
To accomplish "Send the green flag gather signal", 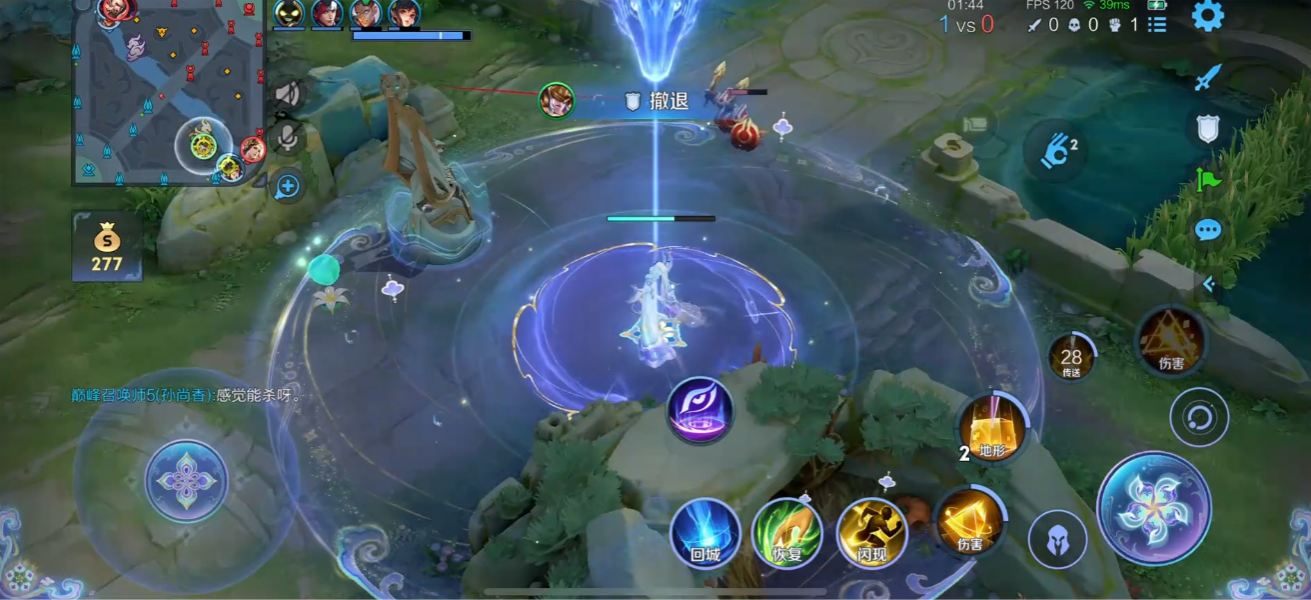I will 1208,180.
